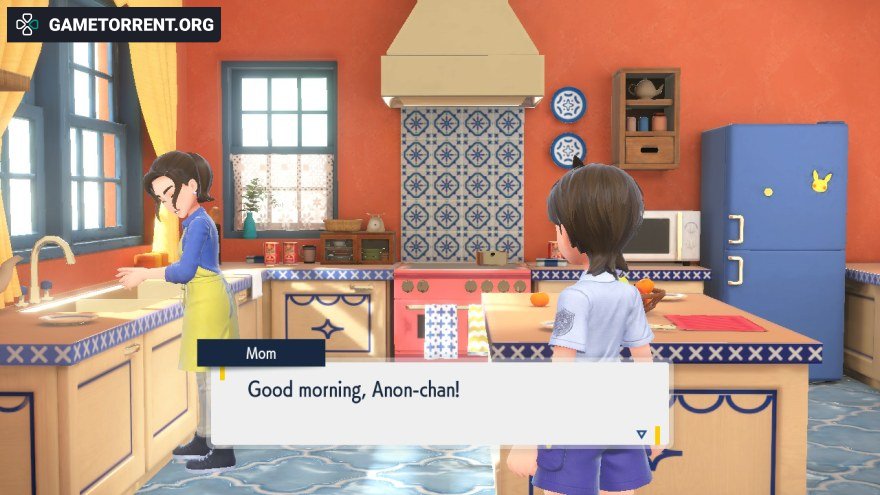The width and height of the screenshot is (880, 495).
Task: Advance dialogue with the blue arrow indicator
Action: point(641,434)
